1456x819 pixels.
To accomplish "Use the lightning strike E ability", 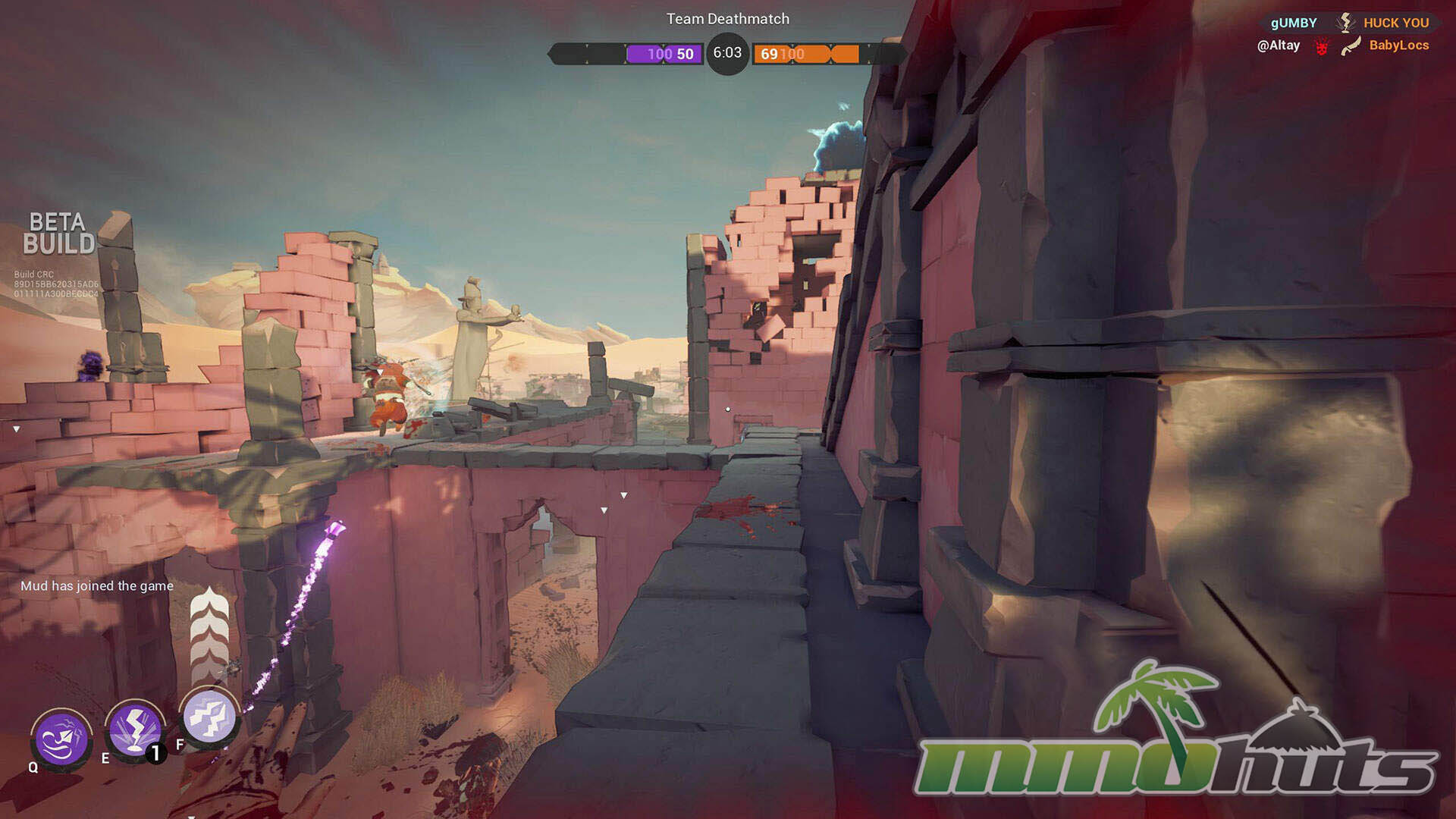I will click(x=135, y=730).
